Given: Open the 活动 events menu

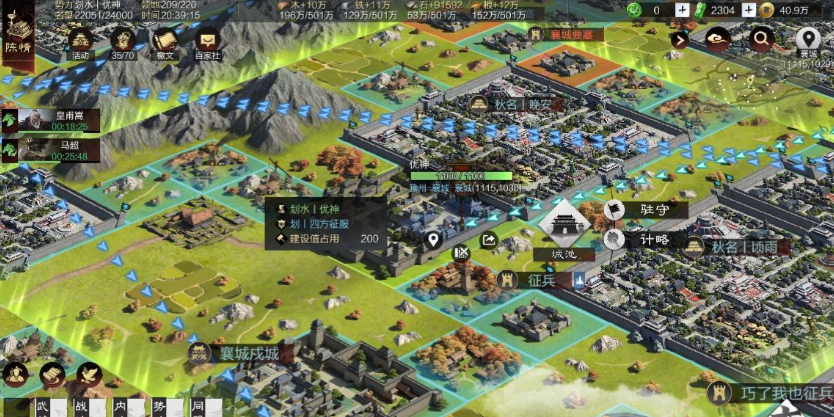Looking at the screenshot, I should [x=79, y=42].
